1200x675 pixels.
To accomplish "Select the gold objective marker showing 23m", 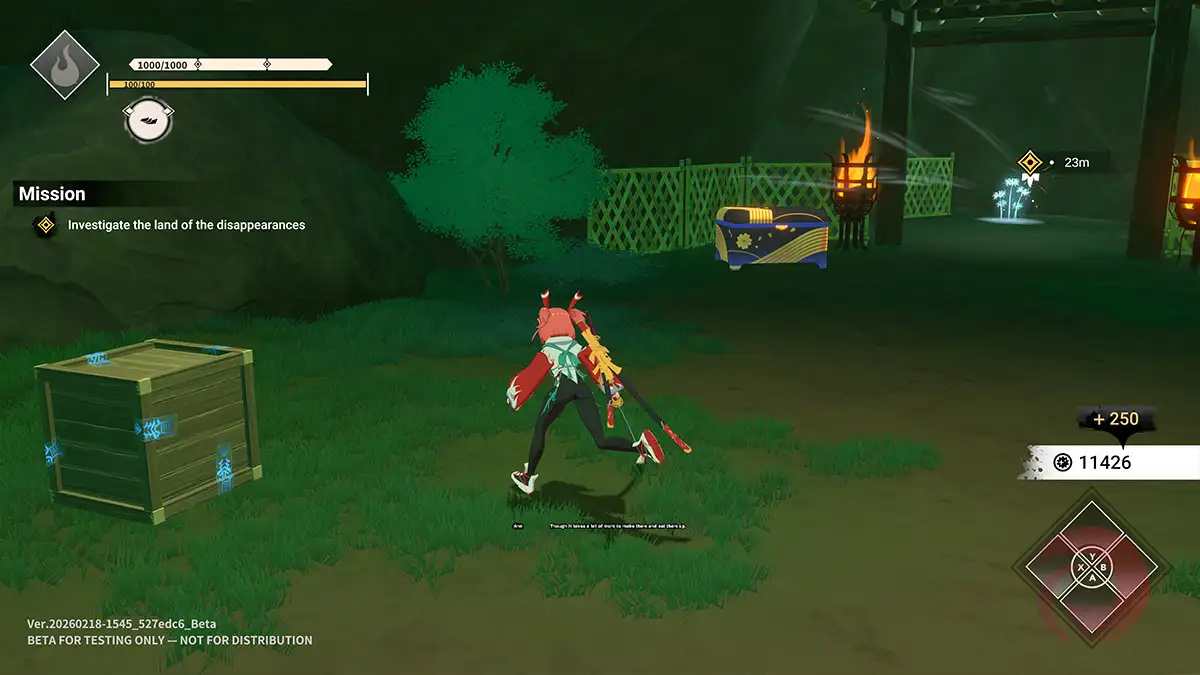I will point(1030,162).
